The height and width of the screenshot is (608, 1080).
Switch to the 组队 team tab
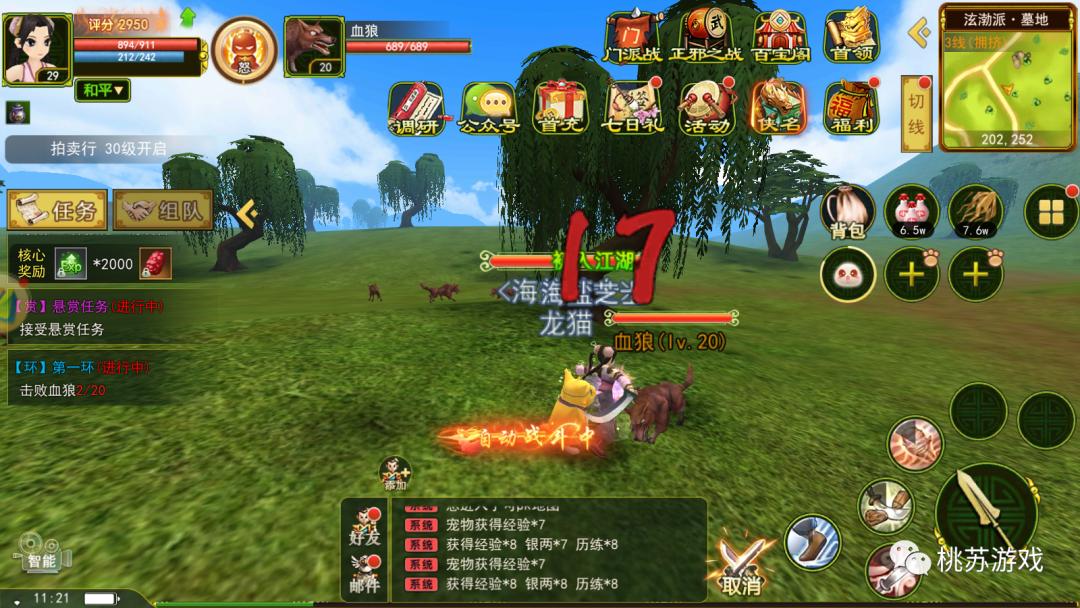click(x=163, y=210)
